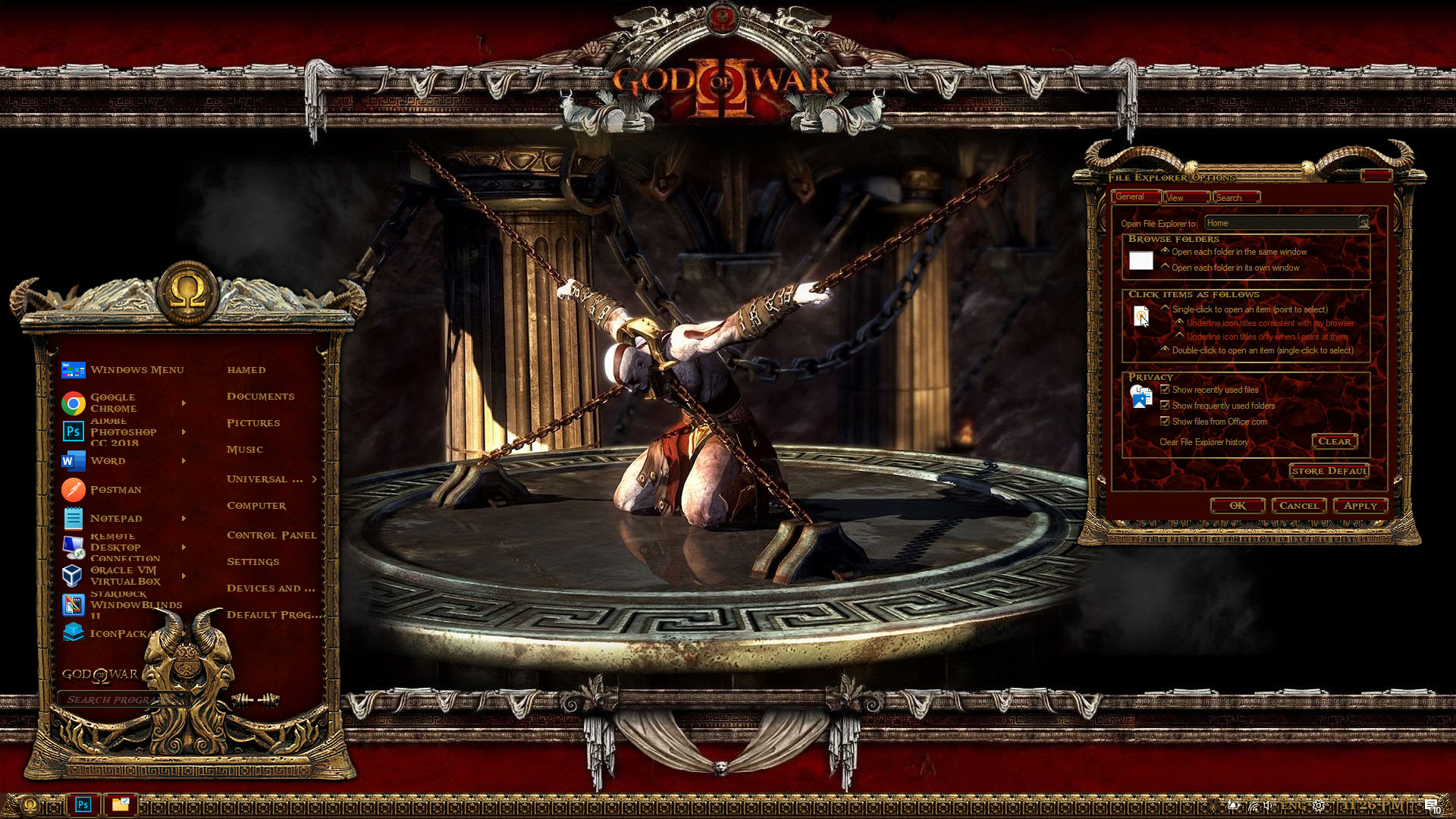Toggle 'Show frequently used folders' checkbox
1456x819 pixels.
coord(1166,406)
